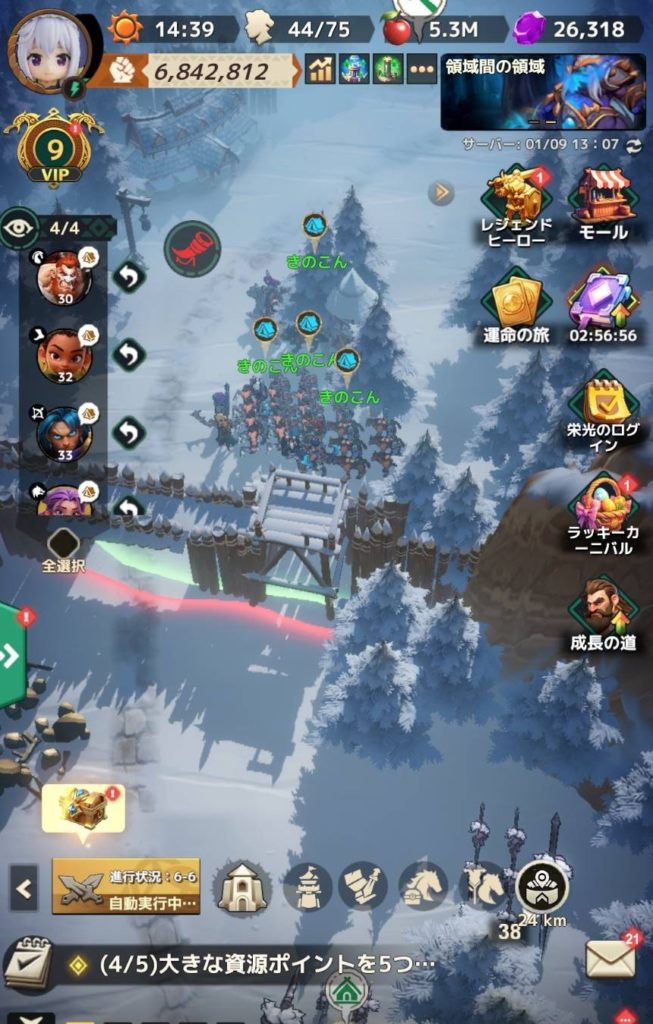Viewport: 653px width, 1024px height.
Task: Open Lucky Carnival event (ラッキーカーニバル)
Action: point(604,516)
